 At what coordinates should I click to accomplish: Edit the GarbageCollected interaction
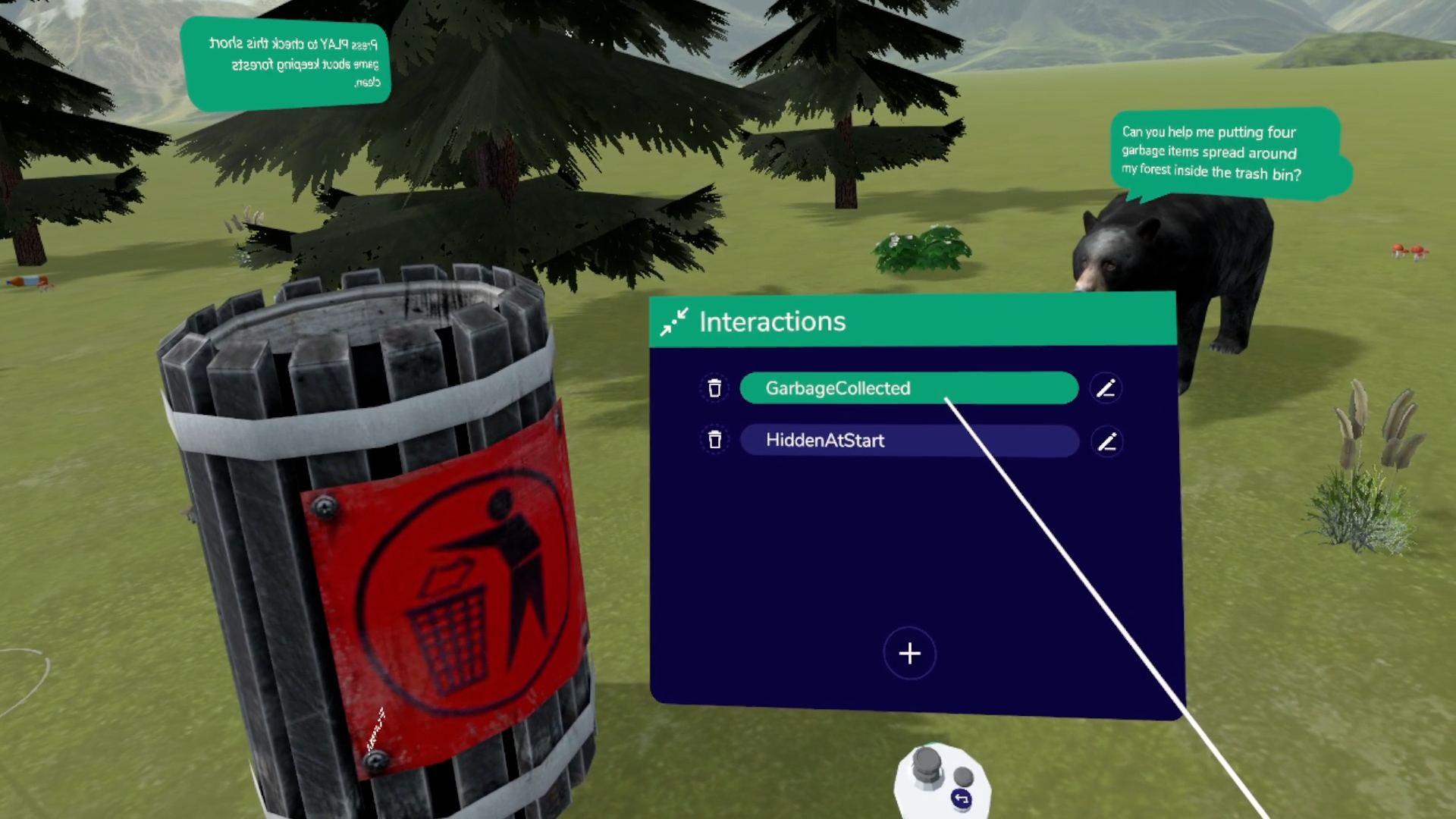coord(1106,388)
